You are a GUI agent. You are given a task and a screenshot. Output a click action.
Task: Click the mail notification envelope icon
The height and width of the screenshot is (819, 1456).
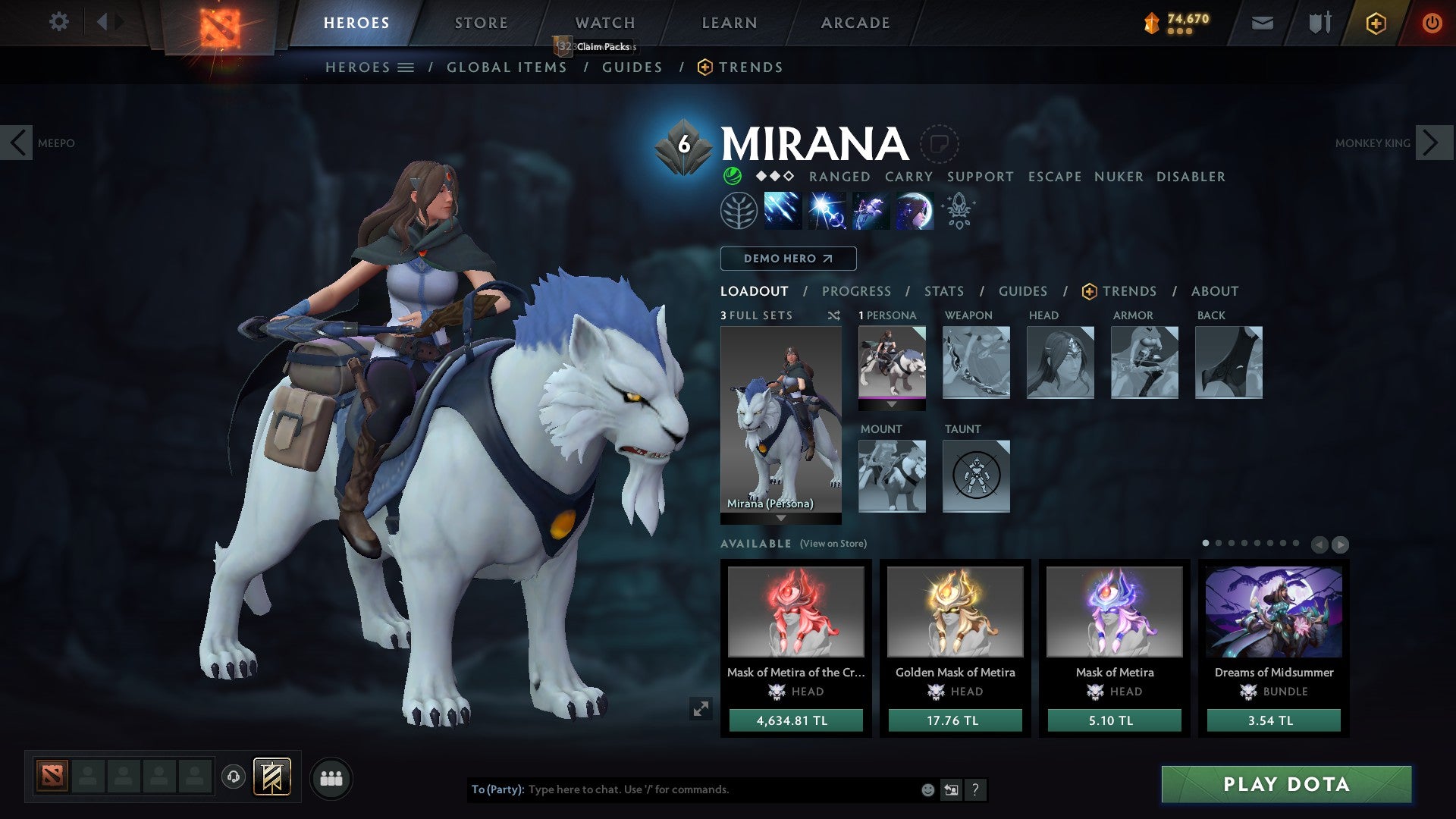pos(1261,23)
